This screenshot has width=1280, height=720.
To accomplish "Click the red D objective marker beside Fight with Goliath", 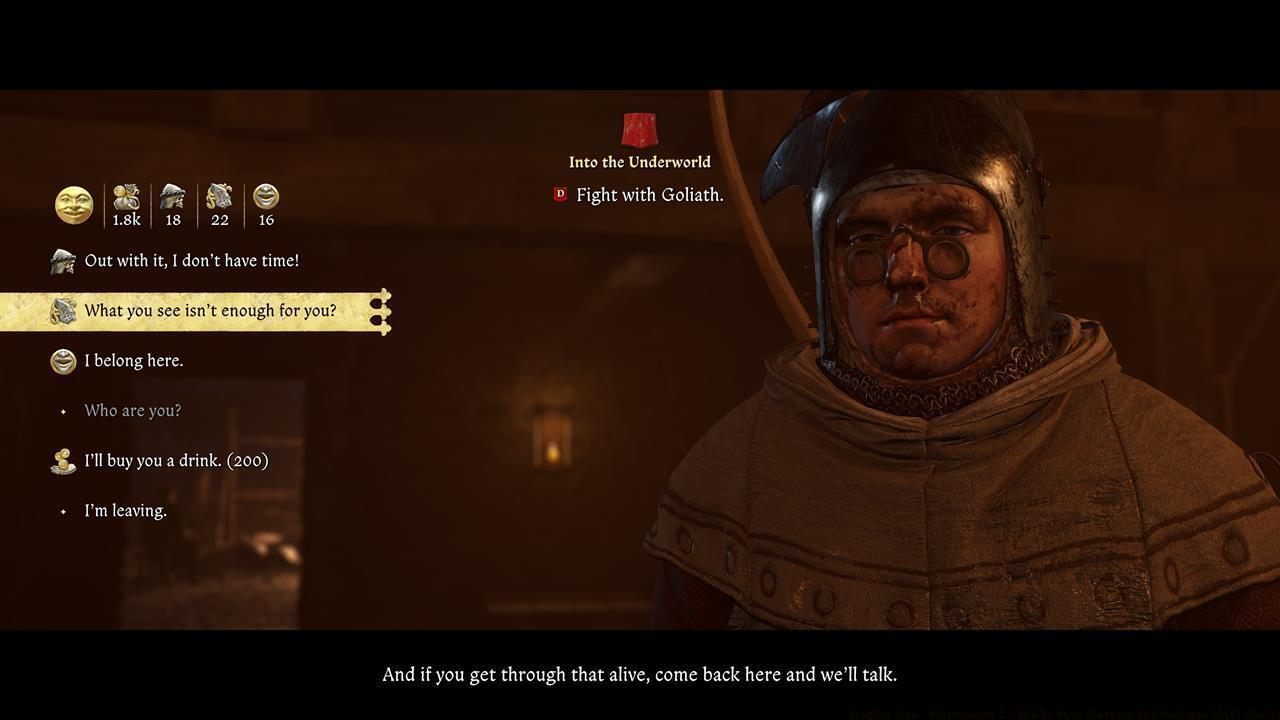I will pos(559,195).
